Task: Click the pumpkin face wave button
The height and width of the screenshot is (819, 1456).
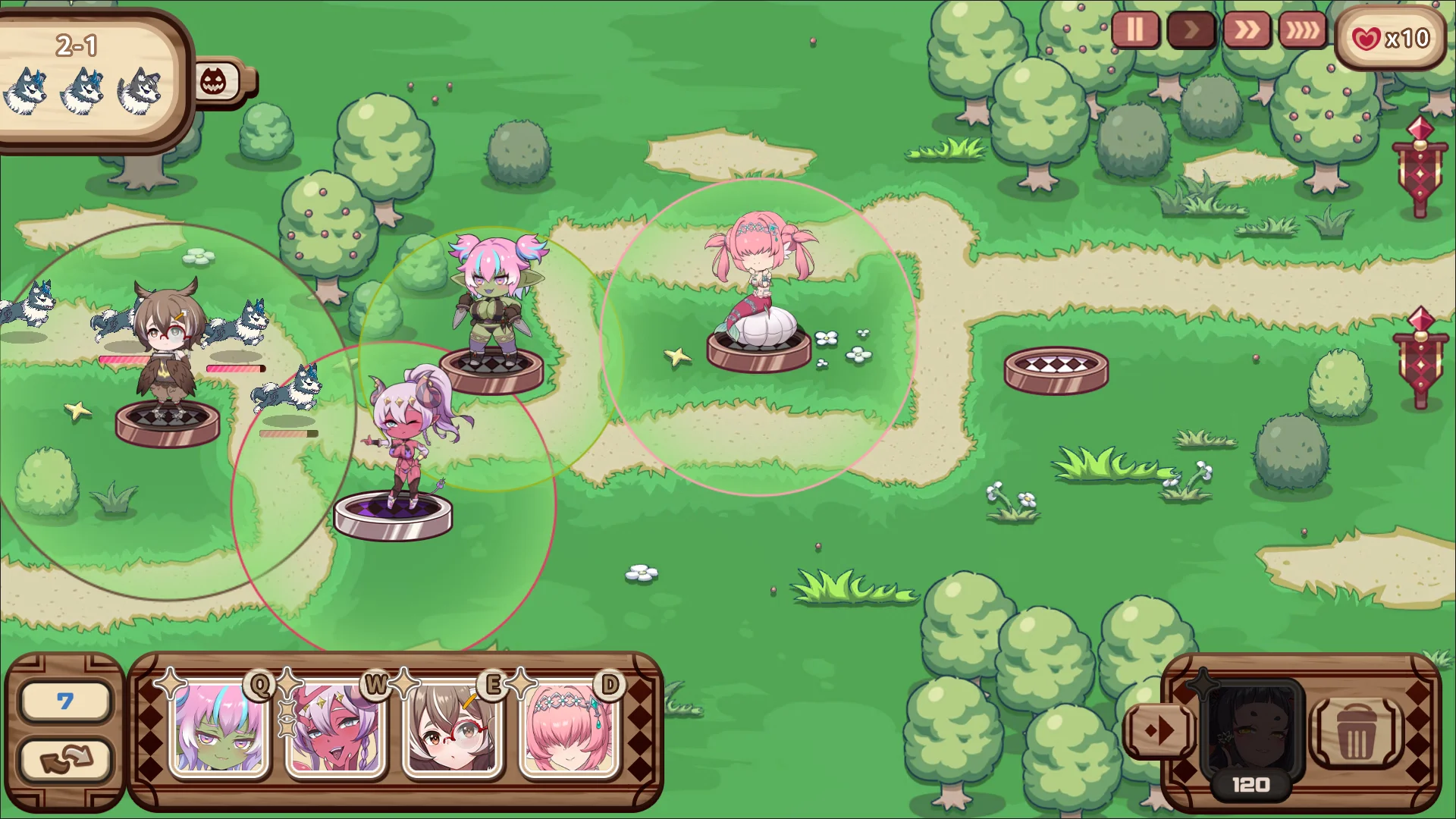Action: [x=215, y=81]
